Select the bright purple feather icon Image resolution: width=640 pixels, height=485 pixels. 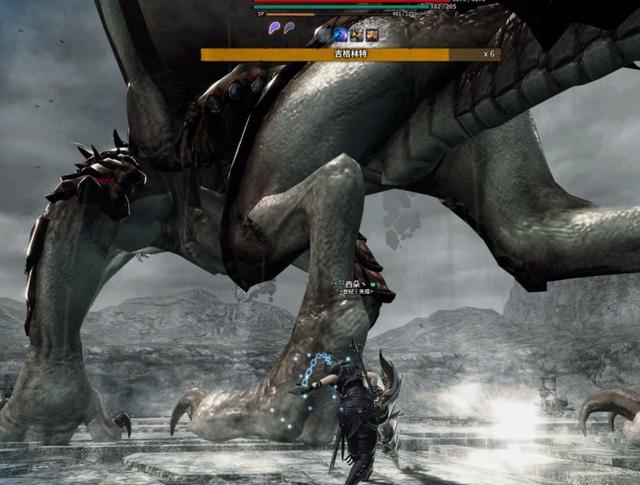click(274, 29)
